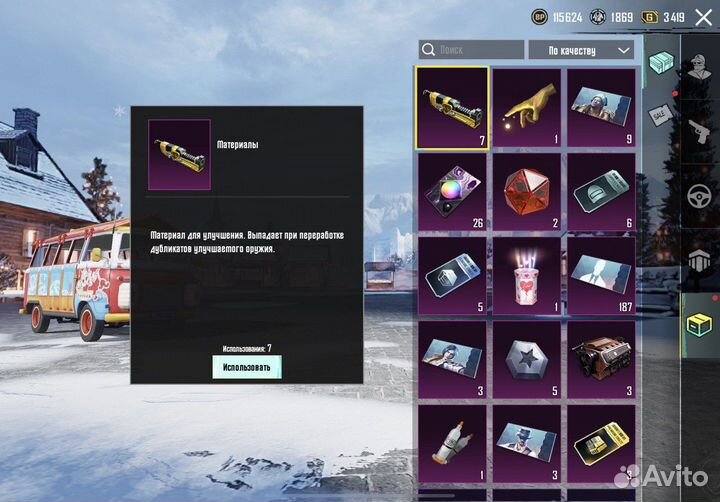The image size is (720, 502).
Task: Select the silver star hexagon token
Action: pos(527,359)
